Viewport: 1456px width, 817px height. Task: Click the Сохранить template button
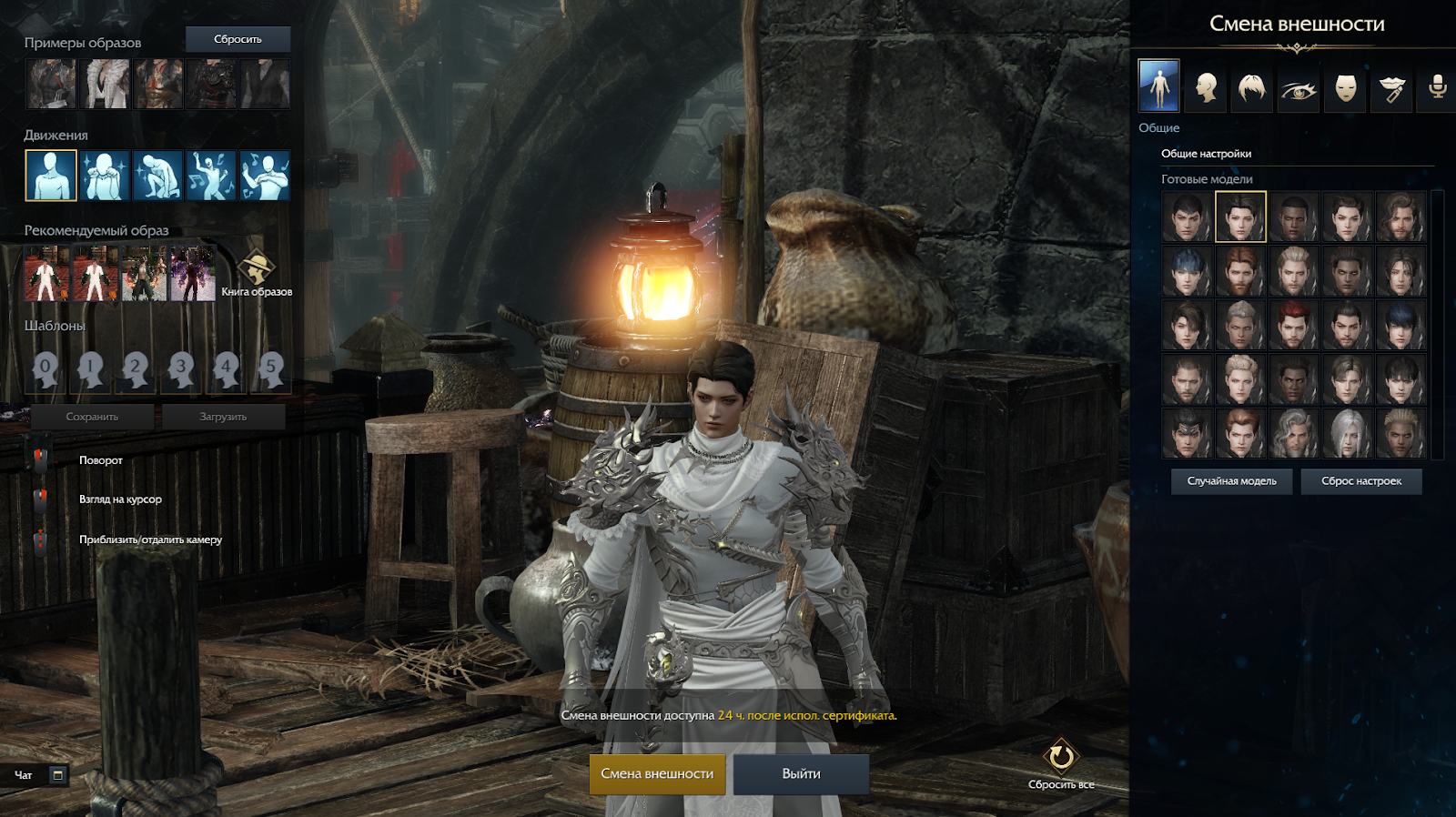[92, 417]
